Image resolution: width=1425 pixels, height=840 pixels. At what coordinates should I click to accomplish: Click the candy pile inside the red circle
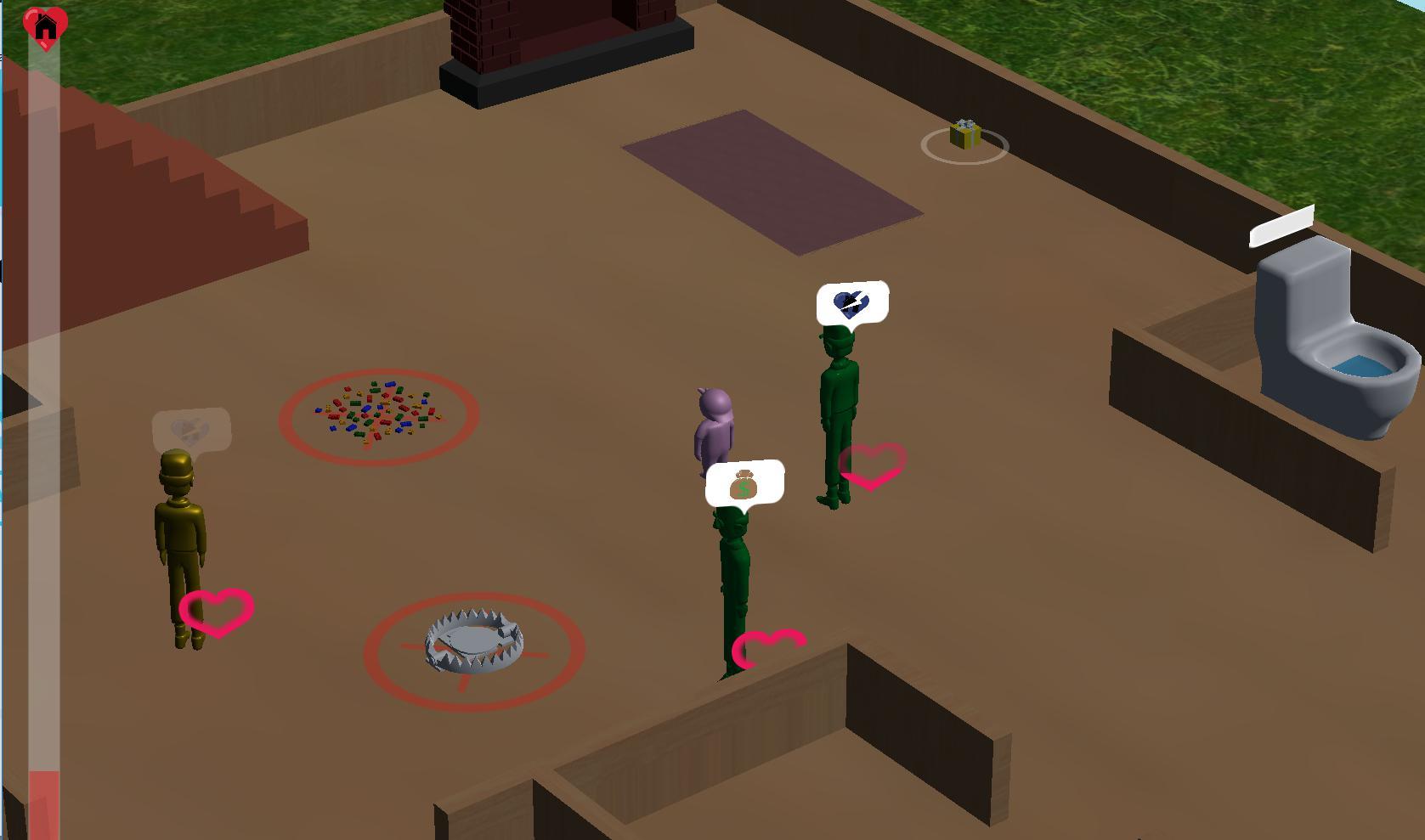[378, 412]
